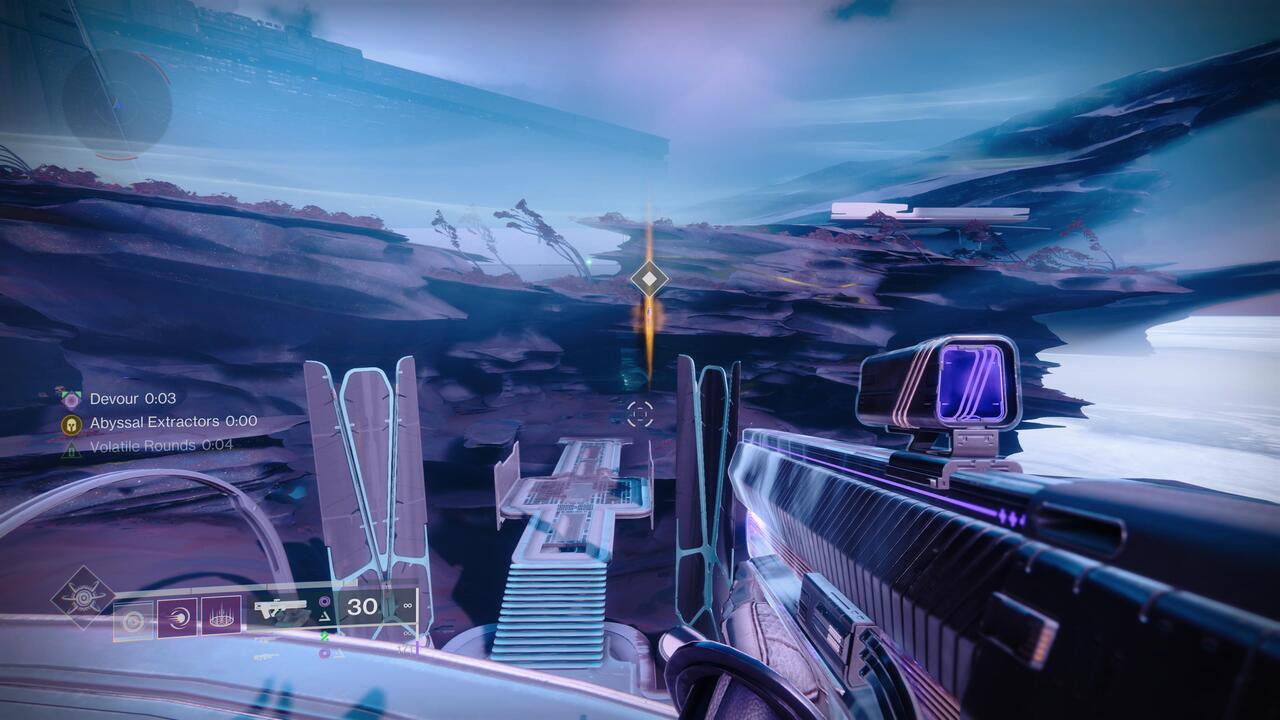The height and width of the screenshot is (720, 1280).
Task: Click the equipped weapon silhouette icon
Action: [x=283, y=608]
